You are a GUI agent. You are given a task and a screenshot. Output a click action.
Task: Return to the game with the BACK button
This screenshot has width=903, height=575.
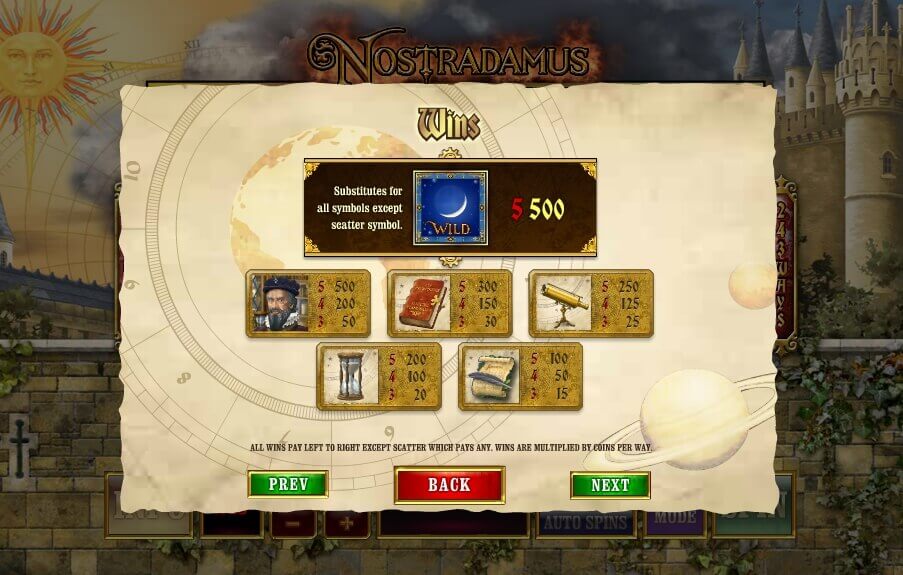449,485
